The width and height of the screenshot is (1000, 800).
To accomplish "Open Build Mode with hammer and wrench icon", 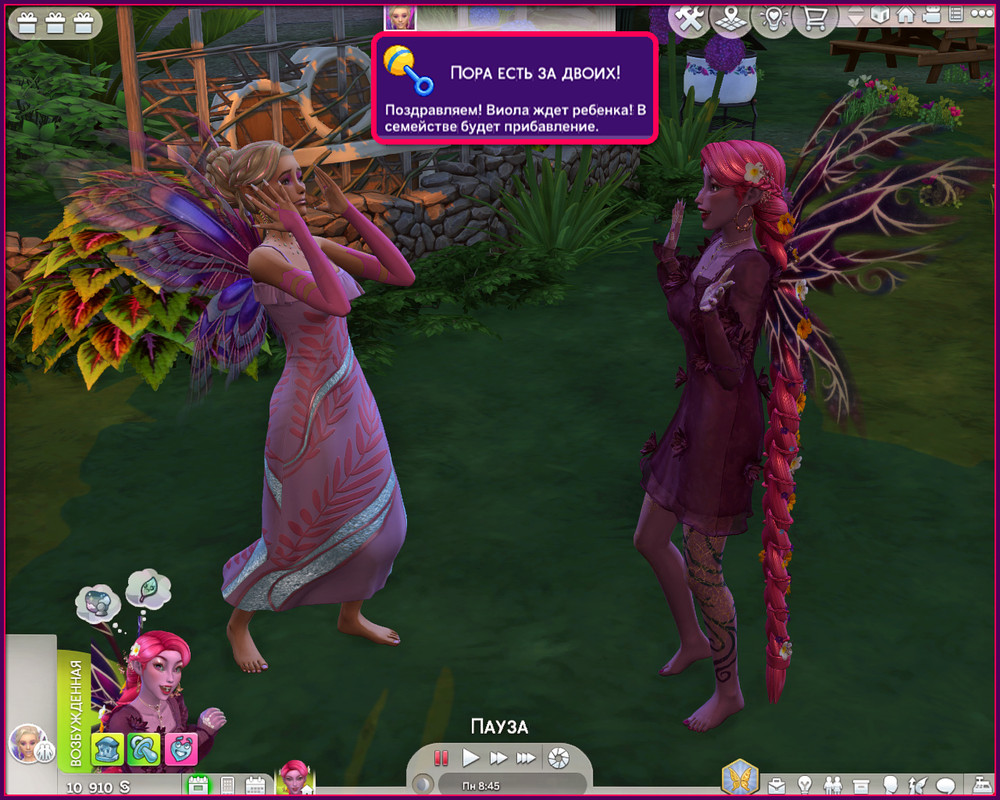I will [x=689, y=17].
